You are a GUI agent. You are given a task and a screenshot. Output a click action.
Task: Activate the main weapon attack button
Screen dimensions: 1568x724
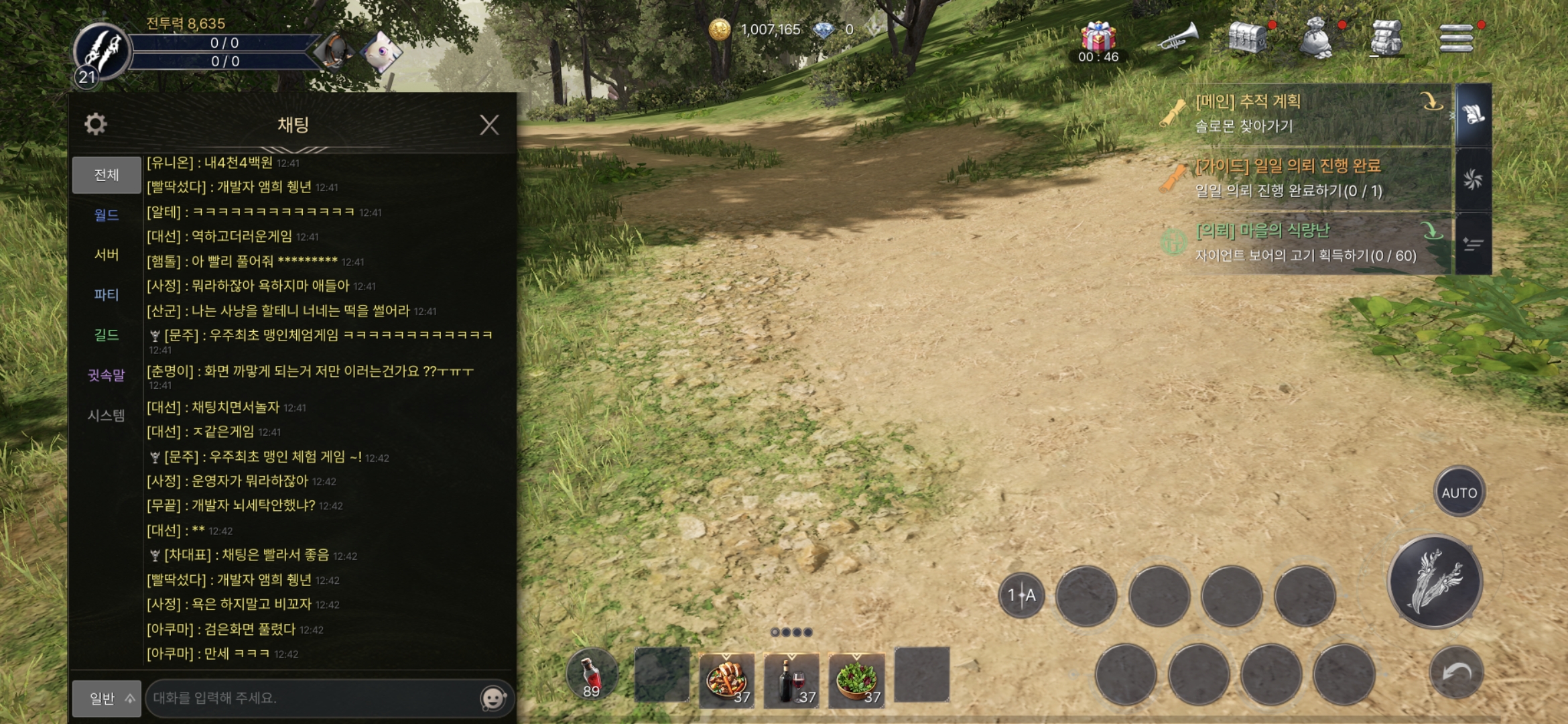click(x=1435, y=581)
